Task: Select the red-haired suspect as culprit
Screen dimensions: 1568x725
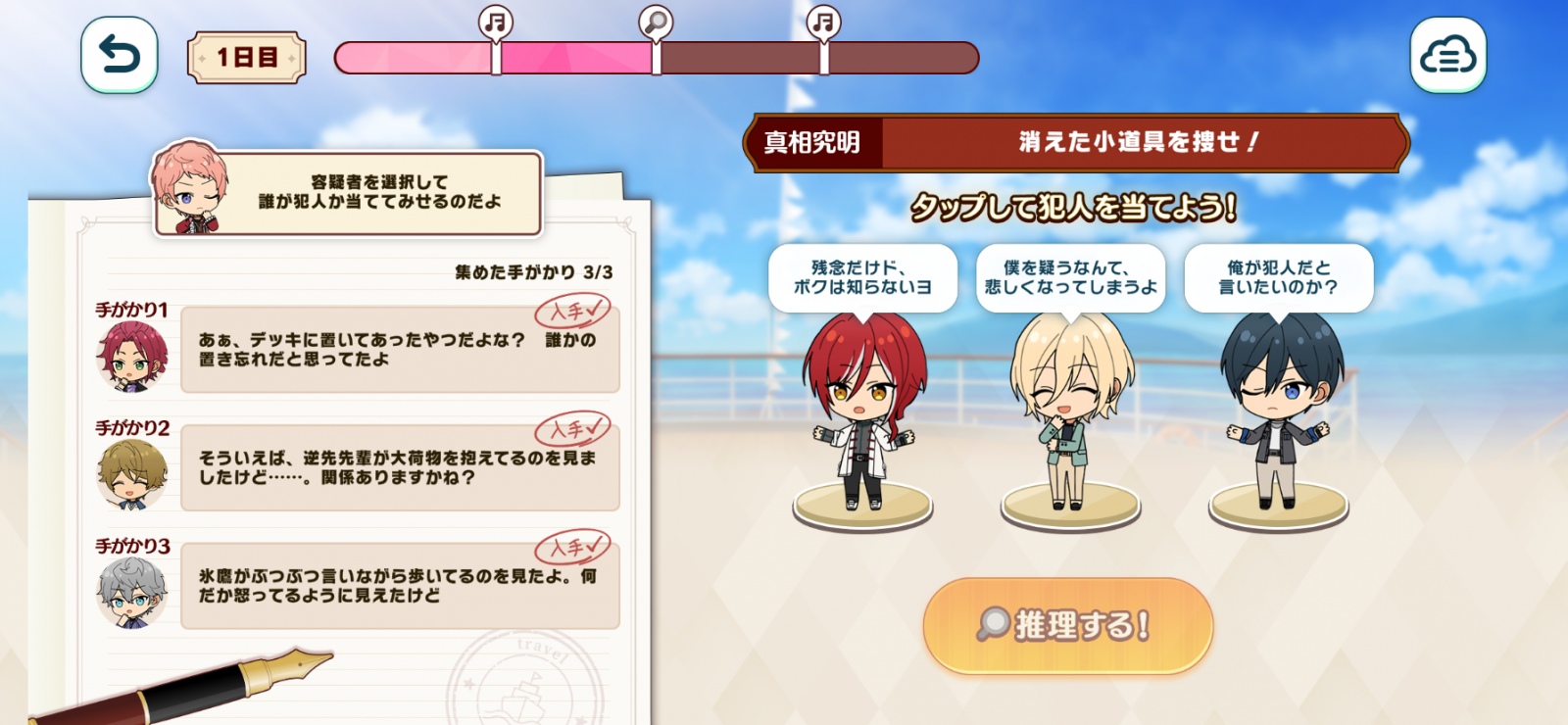Action: (862, 411)
